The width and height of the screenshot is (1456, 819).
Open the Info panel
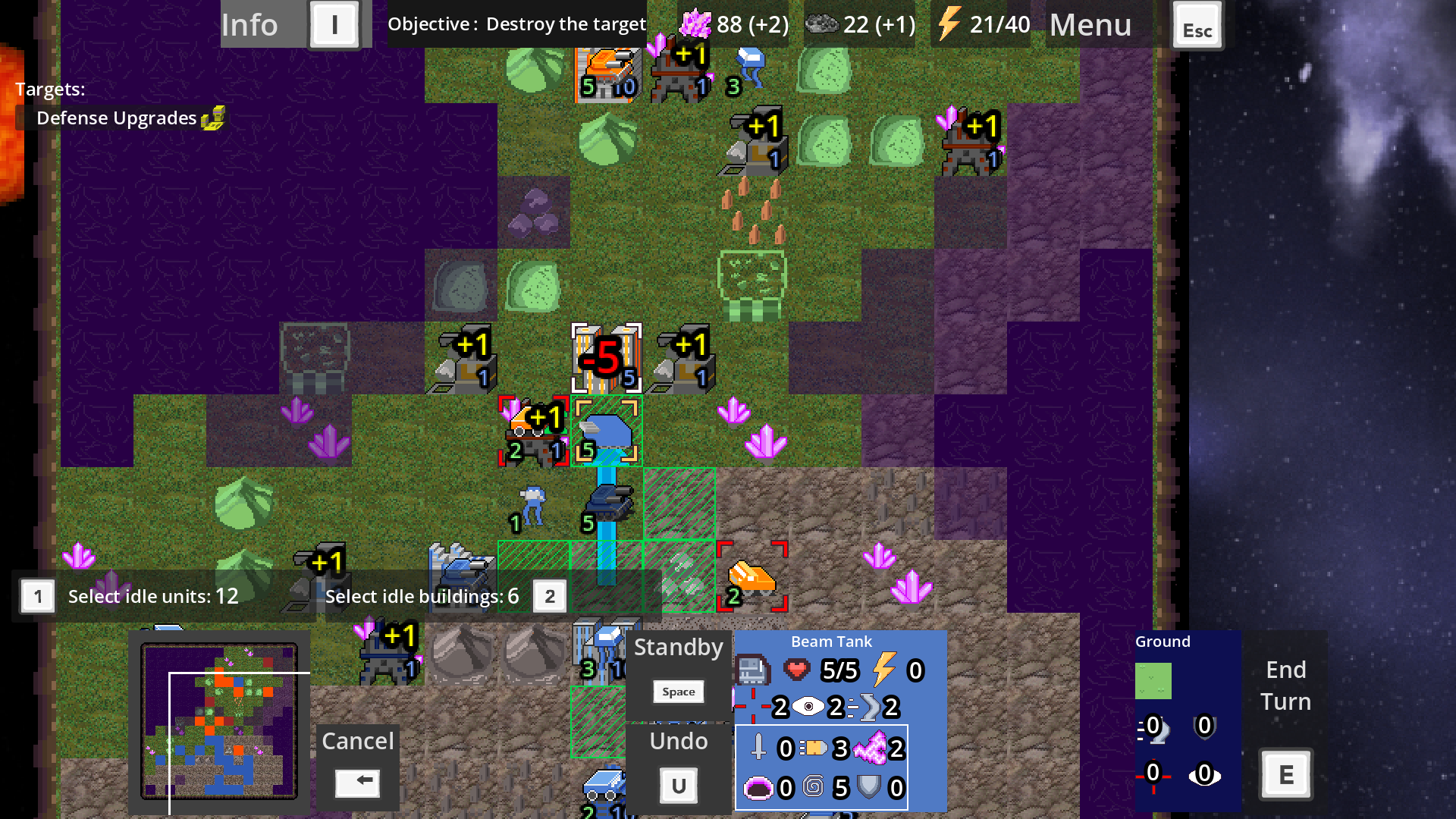click(250, 25)
